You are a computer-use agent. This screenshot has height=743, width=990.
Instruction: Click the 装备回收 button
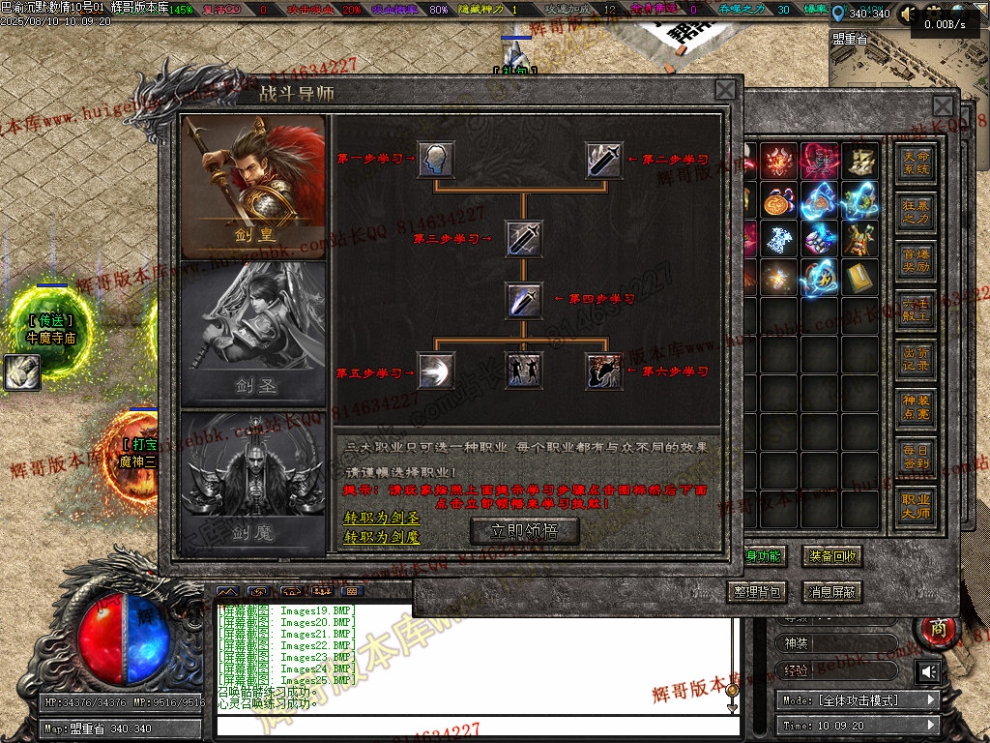coord(833,557)
